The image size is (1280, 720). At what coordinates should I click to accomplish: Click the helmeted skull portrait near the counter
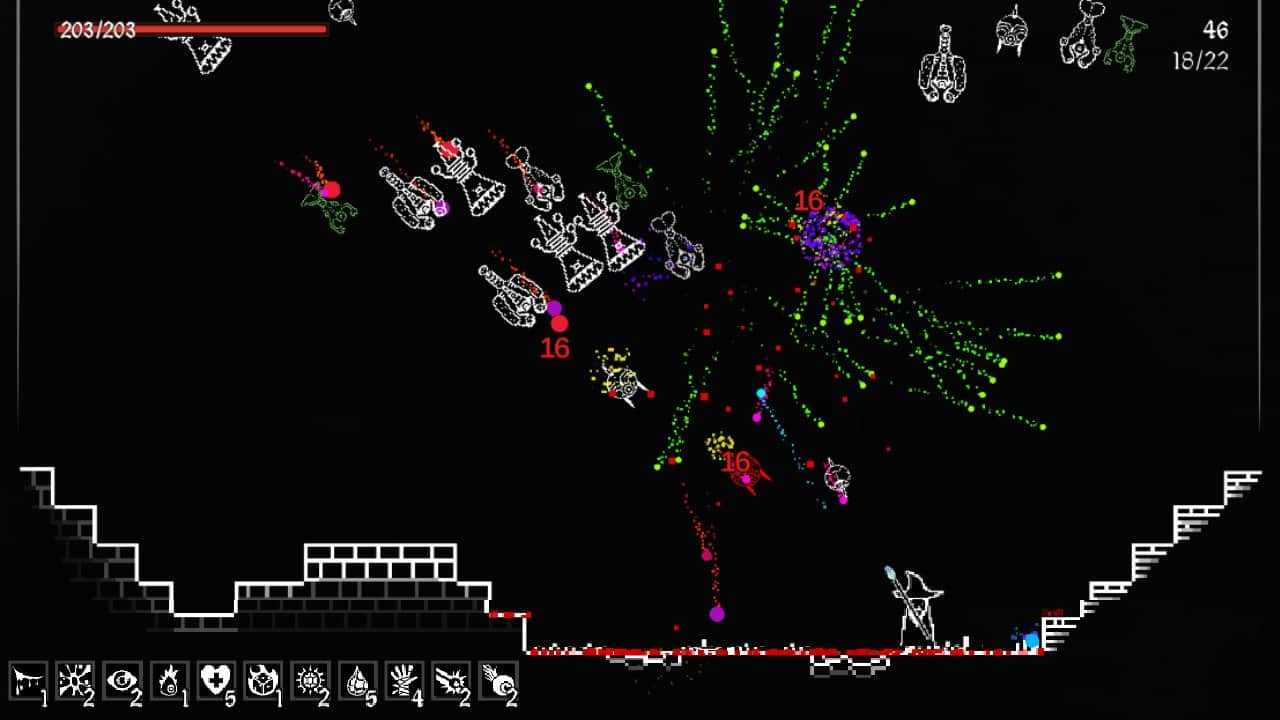point(1012,35)
